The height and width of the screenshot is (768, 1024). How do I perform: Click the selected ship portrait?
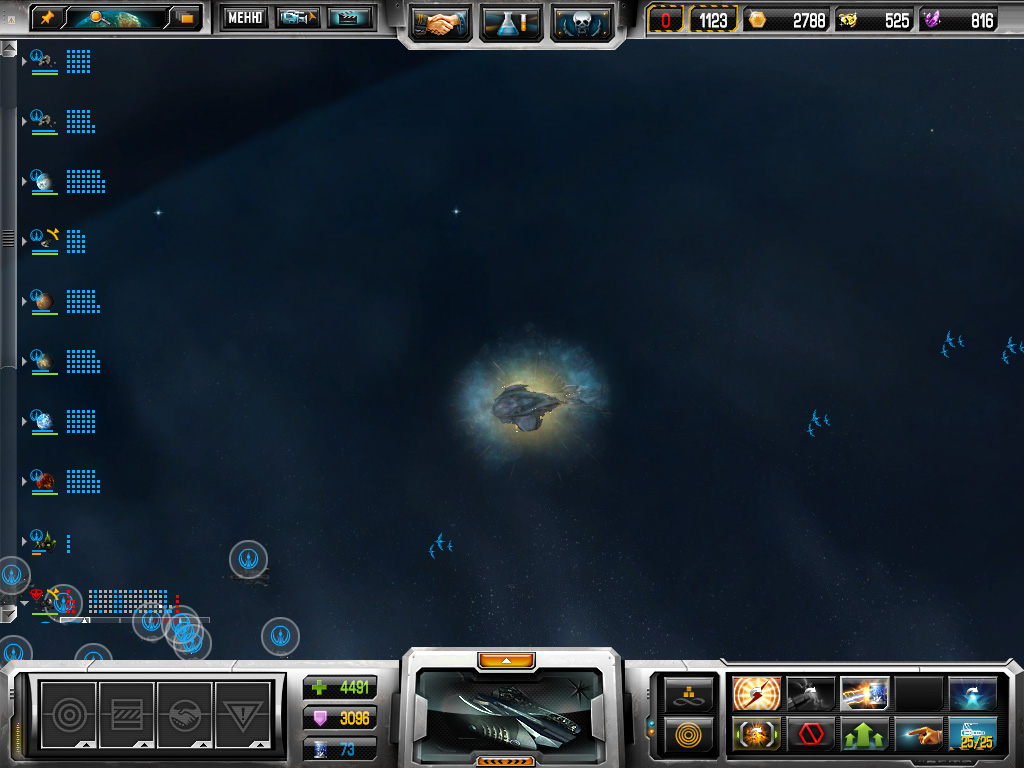510,710
